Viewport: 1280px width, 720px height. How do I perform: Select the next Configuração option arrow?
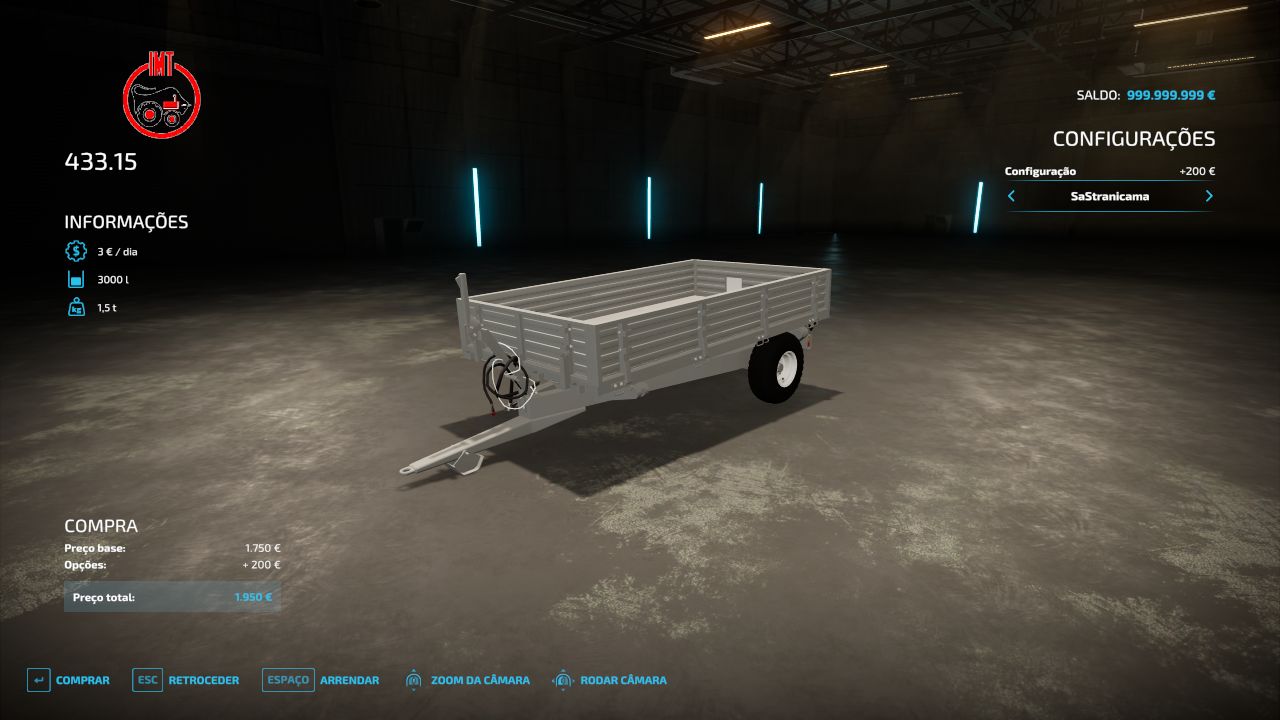1209,196
